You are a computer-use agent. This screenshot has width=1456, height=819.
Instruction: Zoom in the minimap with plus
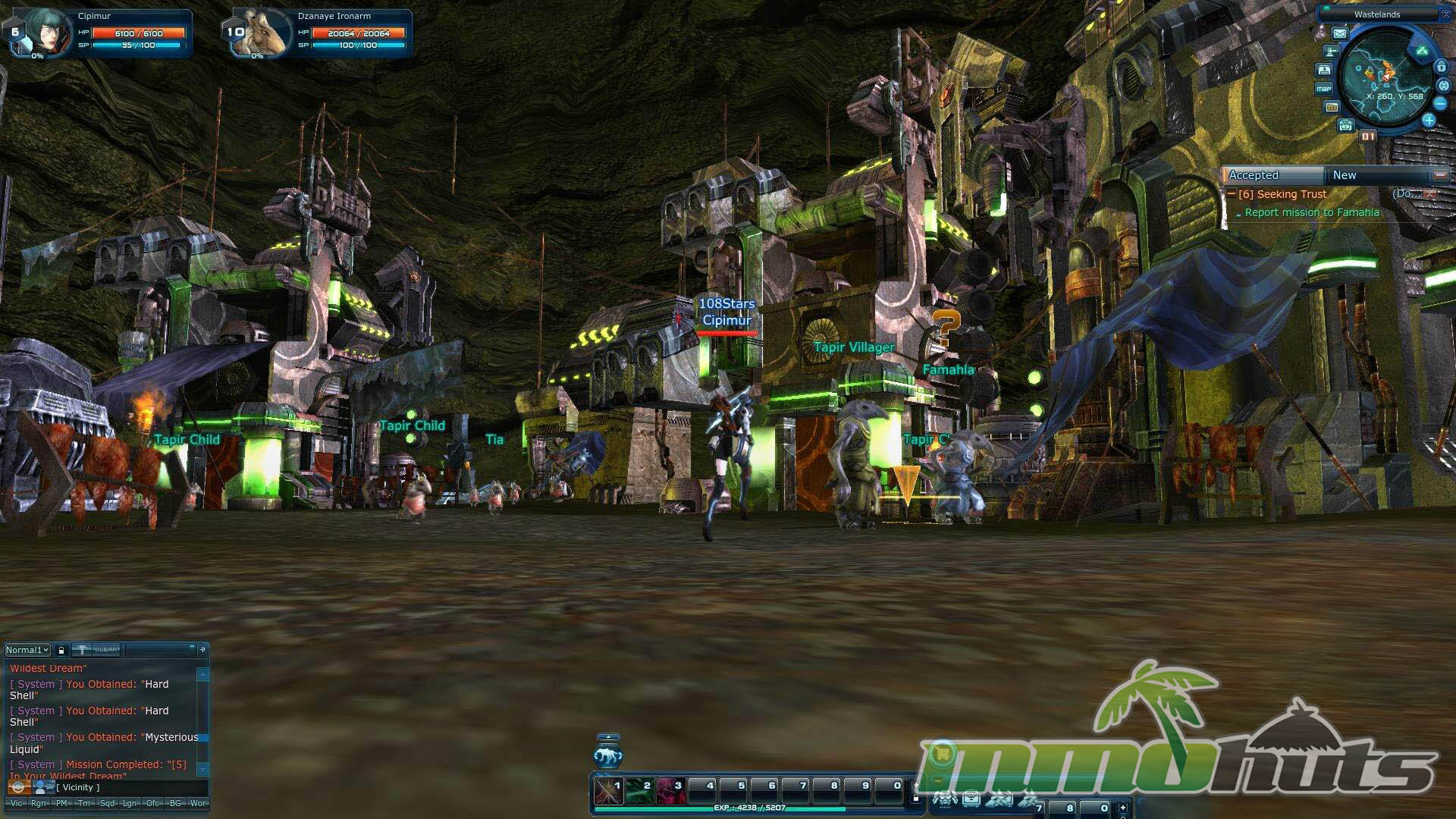(x=1429, y=121)
